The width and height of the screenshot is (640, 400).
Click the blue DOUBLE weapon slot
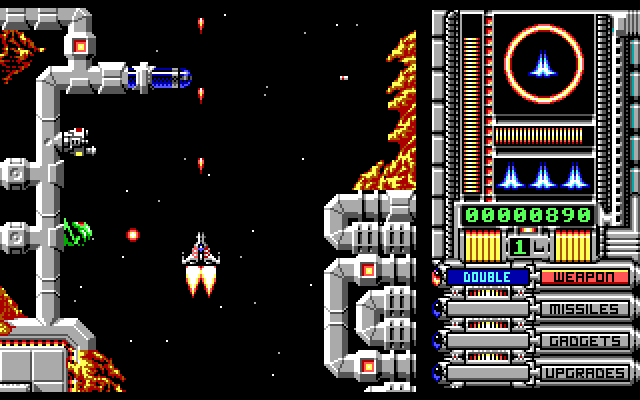click(488, 277)
